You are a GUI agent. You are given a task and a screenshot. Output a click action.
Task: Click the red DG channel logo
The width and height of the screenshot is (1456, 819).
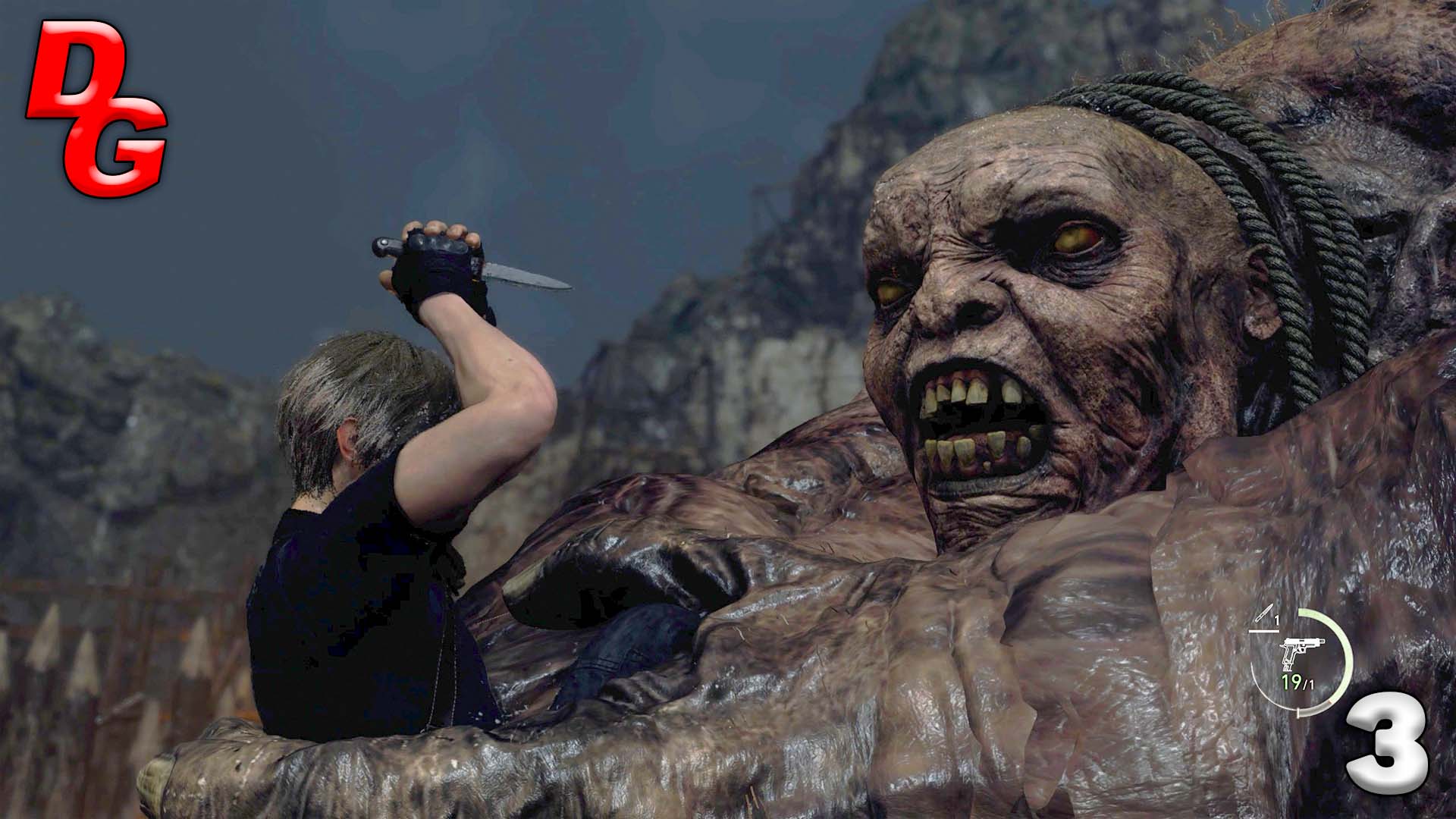(x=96, y=107)
